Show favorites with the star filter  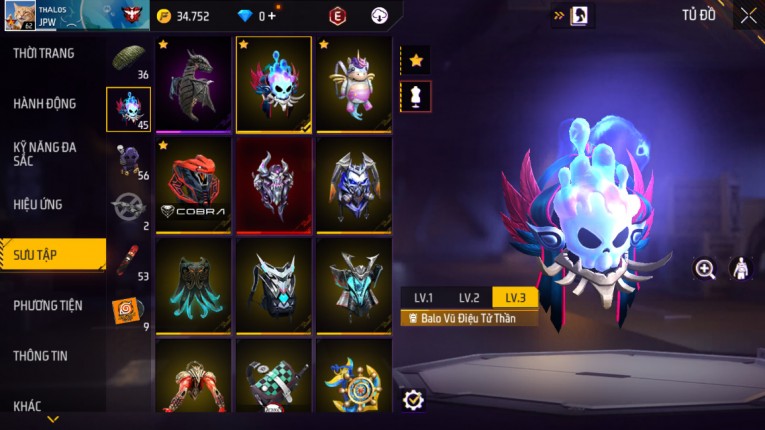click(416, 61)
